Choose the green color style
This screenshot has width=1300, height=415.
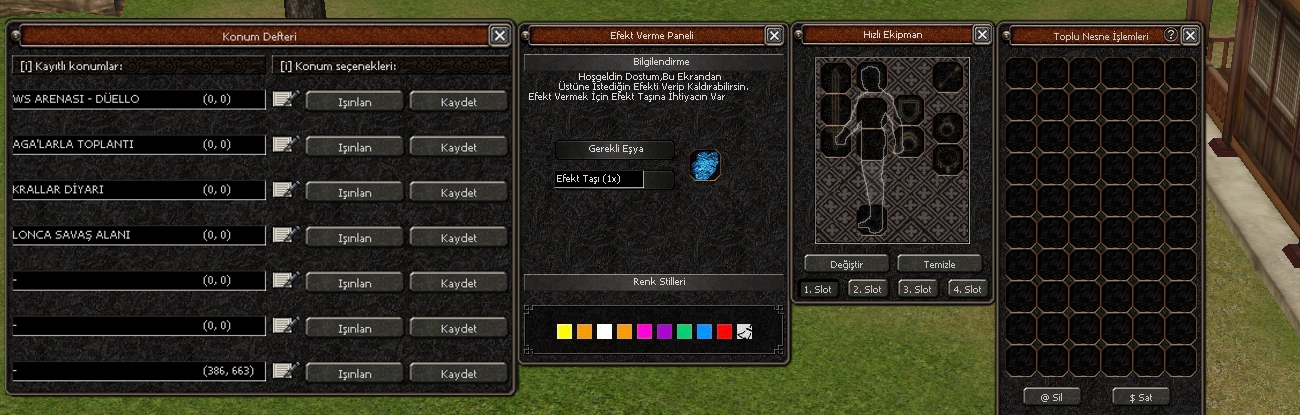(x=684, y=331)
